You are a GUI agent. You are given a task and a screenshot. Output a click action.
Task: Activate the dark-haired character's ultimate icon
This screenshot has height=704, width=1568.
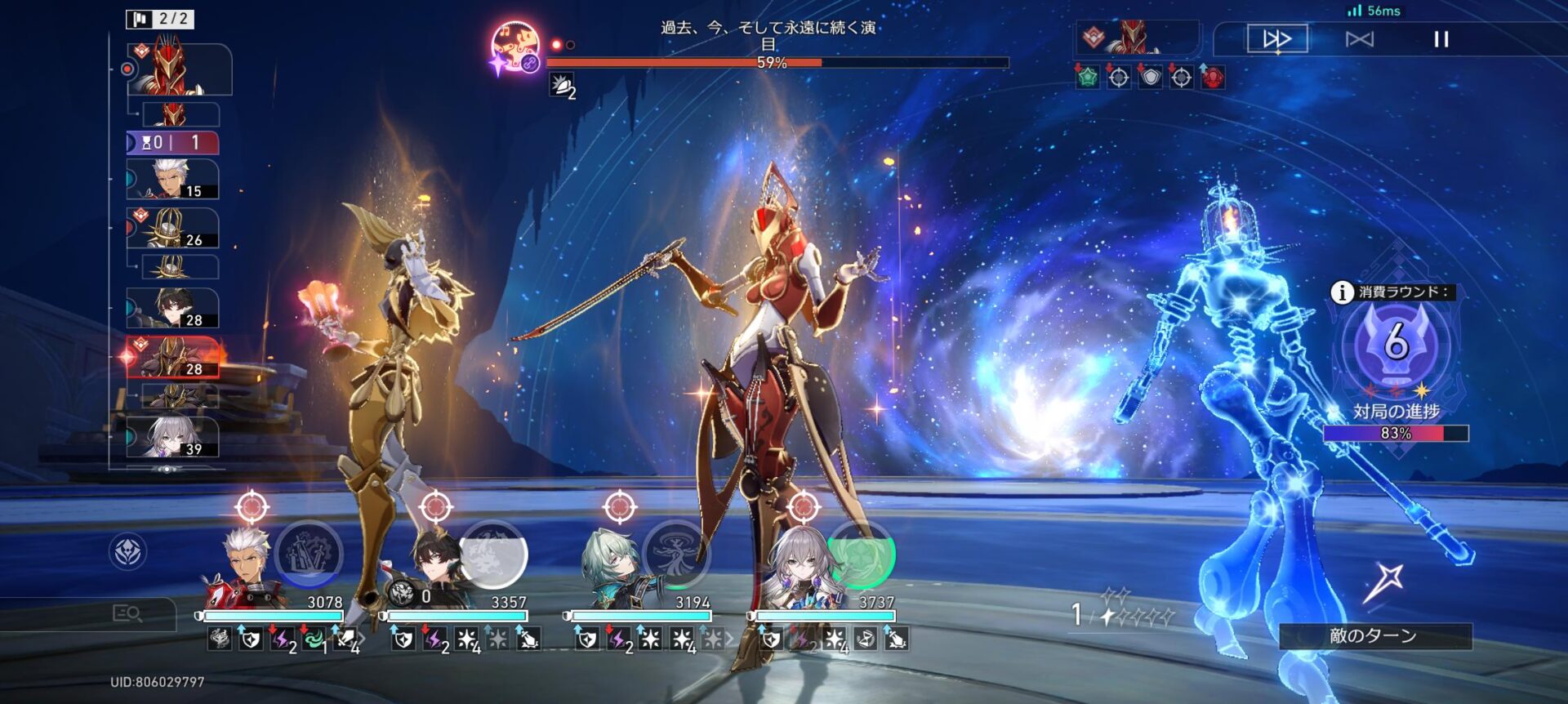[493, 554]
